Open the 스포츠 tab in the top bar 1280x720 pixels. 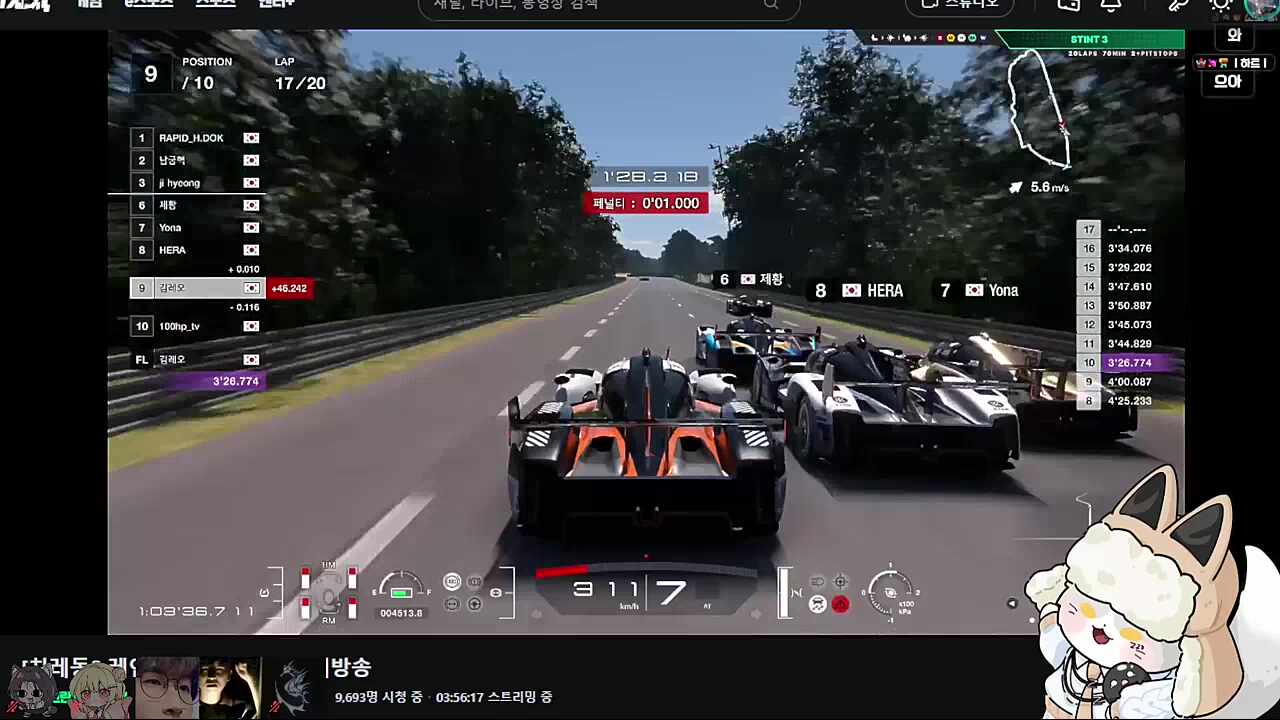pyautogui.click(x=215, y=3)
